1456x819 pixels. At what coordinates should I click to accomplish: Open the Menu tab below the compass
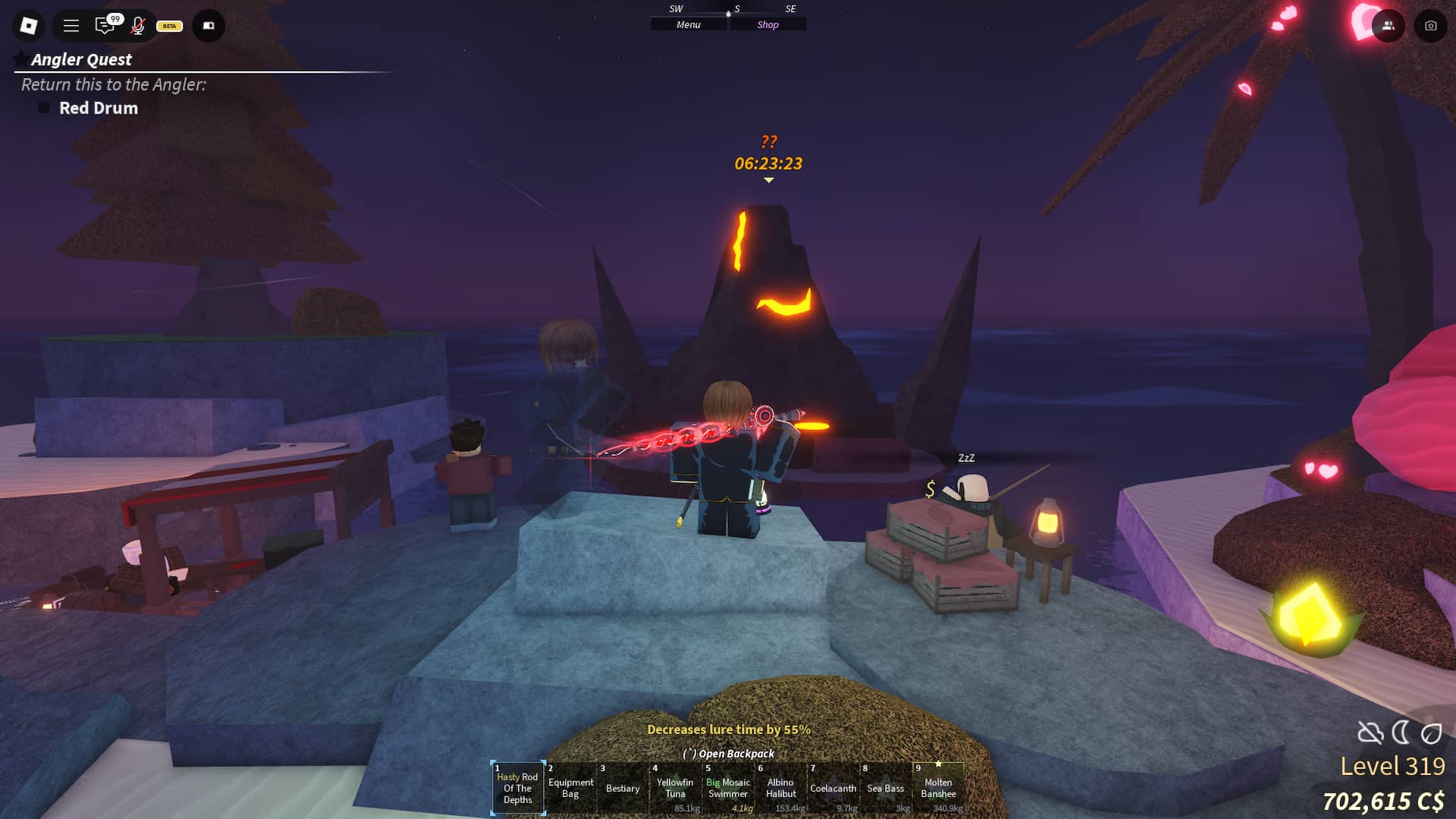[x=687, y=24]
